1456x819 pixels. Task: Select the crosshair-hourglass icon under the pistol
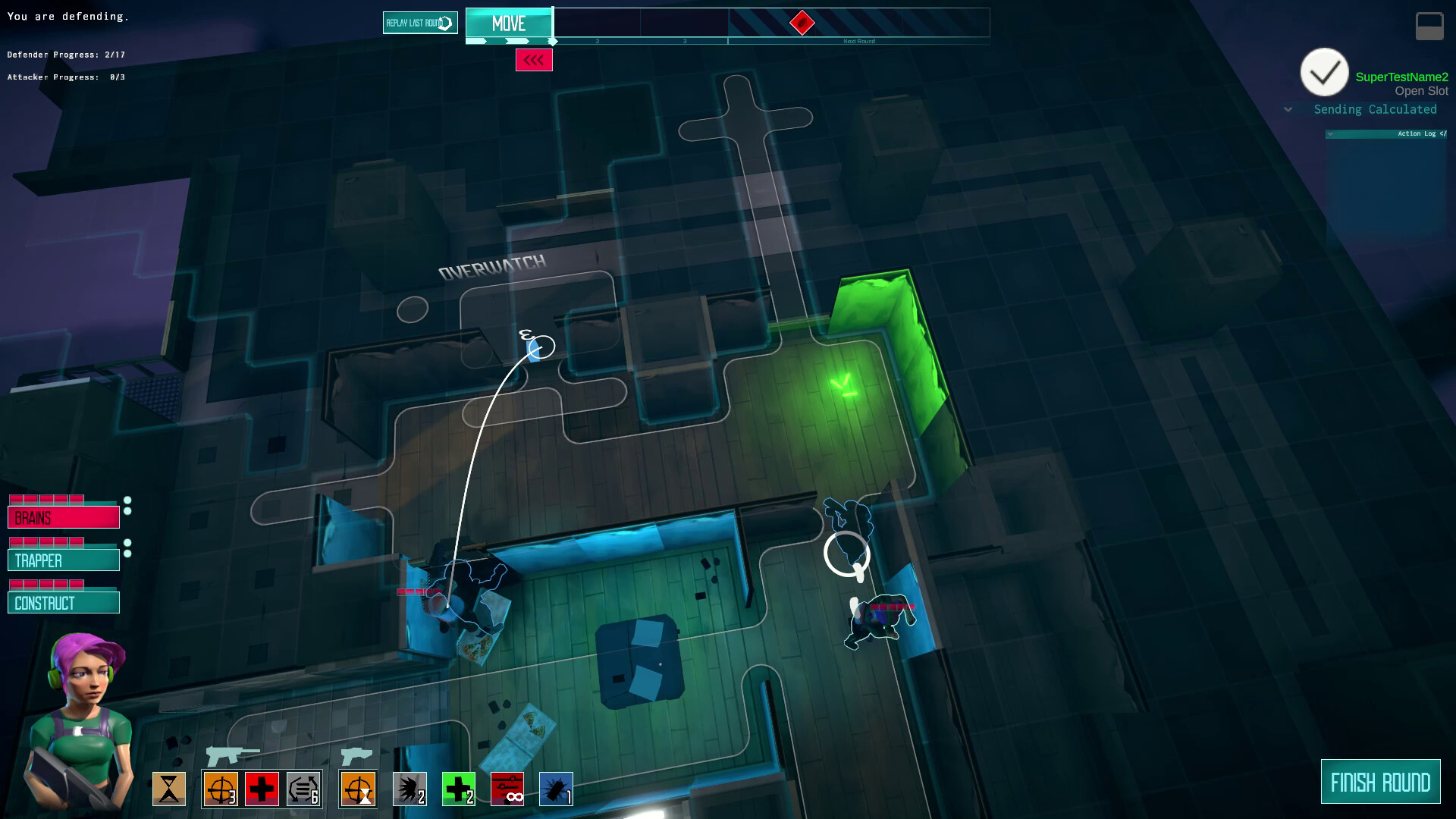pos(356,789)
